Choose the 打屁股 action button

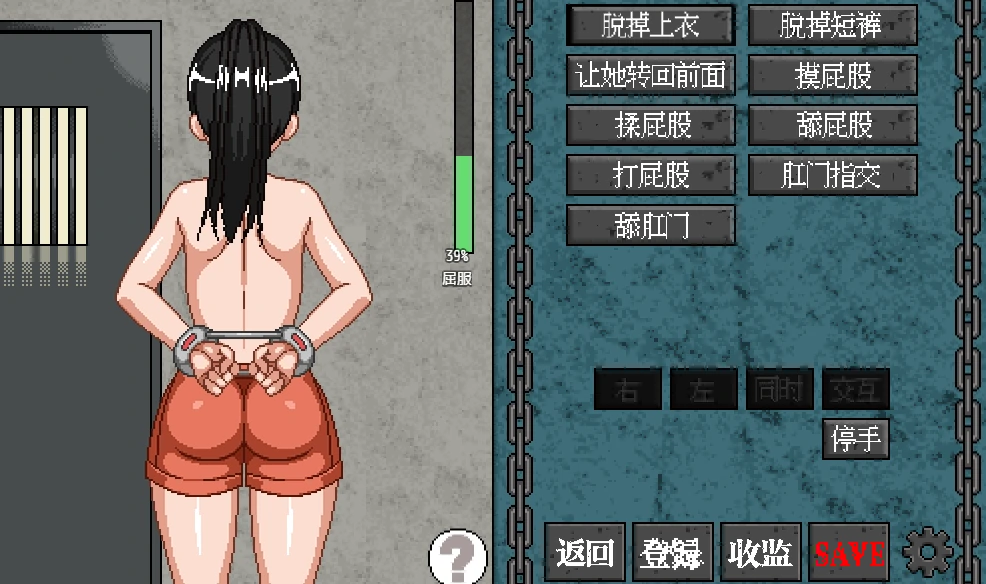pyautogui.click(x=650, y=175)
